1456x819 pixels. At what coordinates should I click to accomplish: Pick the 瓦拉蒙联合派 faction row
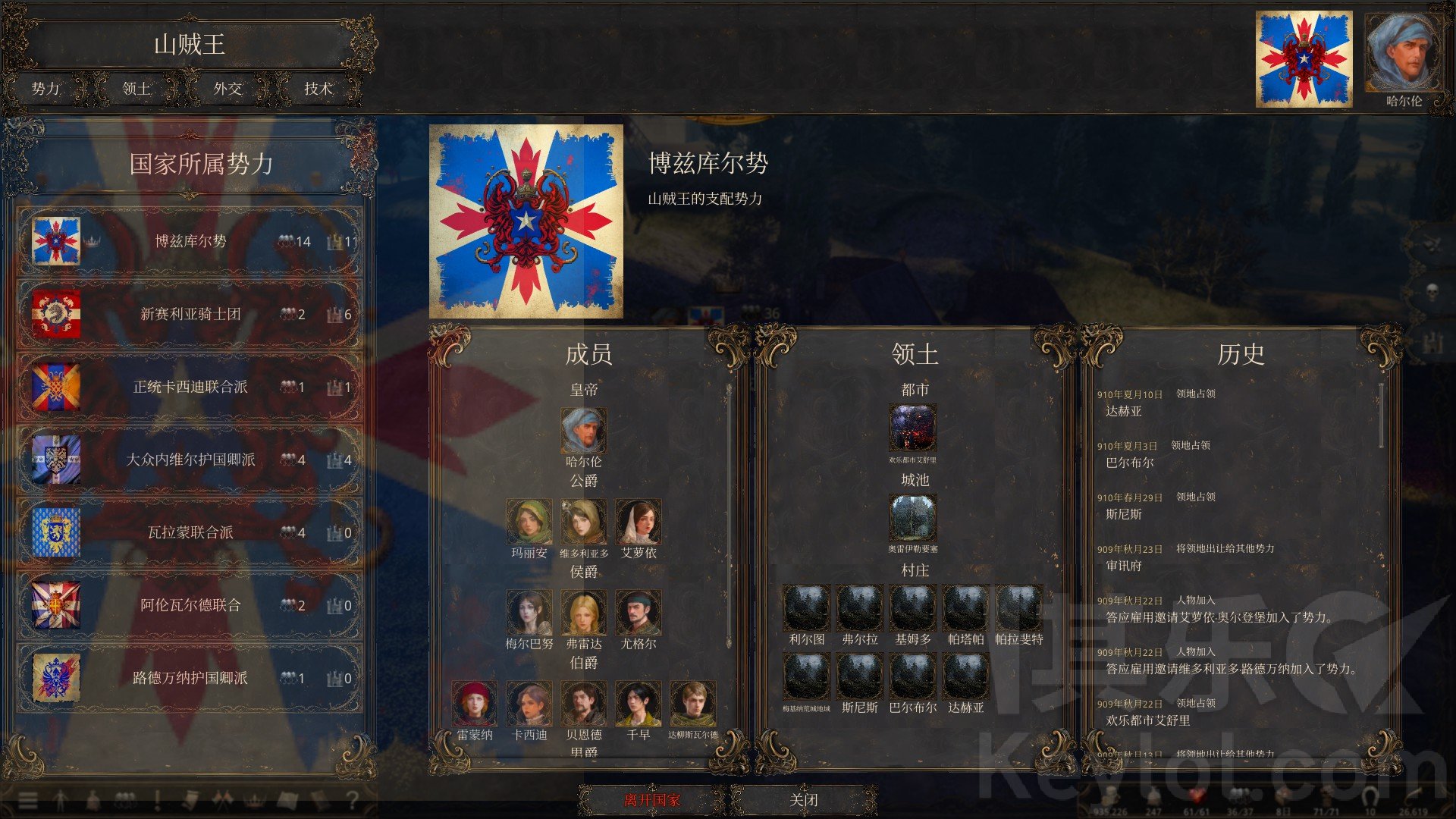190,532
